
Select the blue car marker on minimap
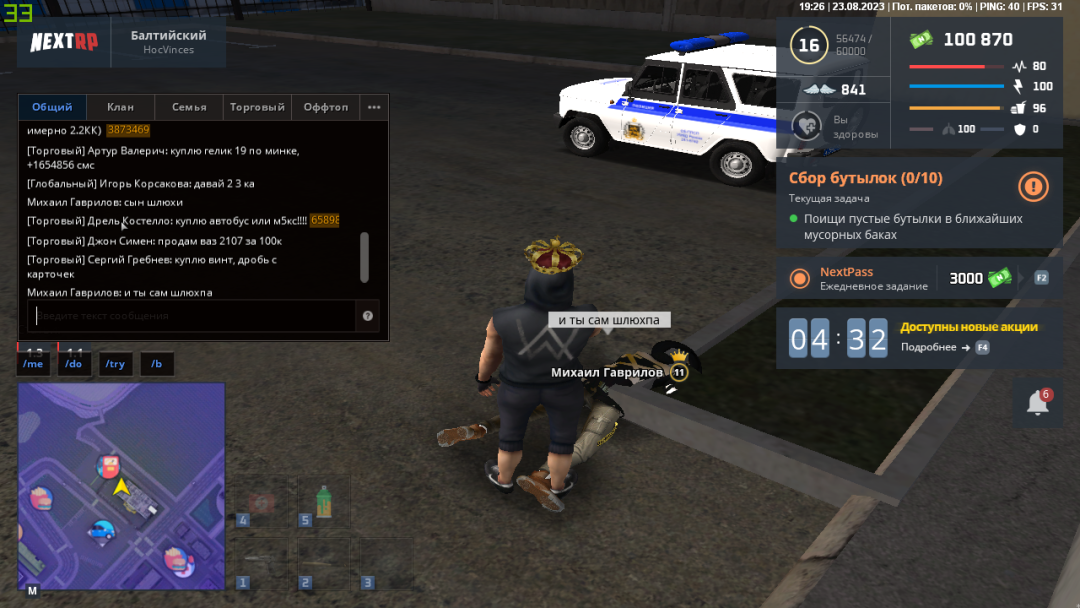pyautogui.click(x=102, y=530)
